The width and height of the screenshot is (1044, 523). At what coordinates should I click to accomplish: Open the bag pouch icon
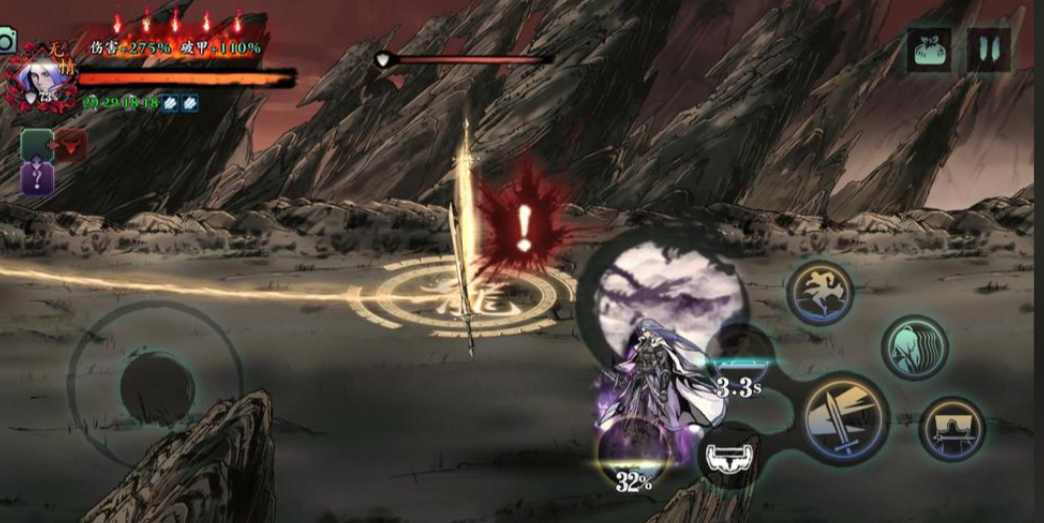(929, 49)
